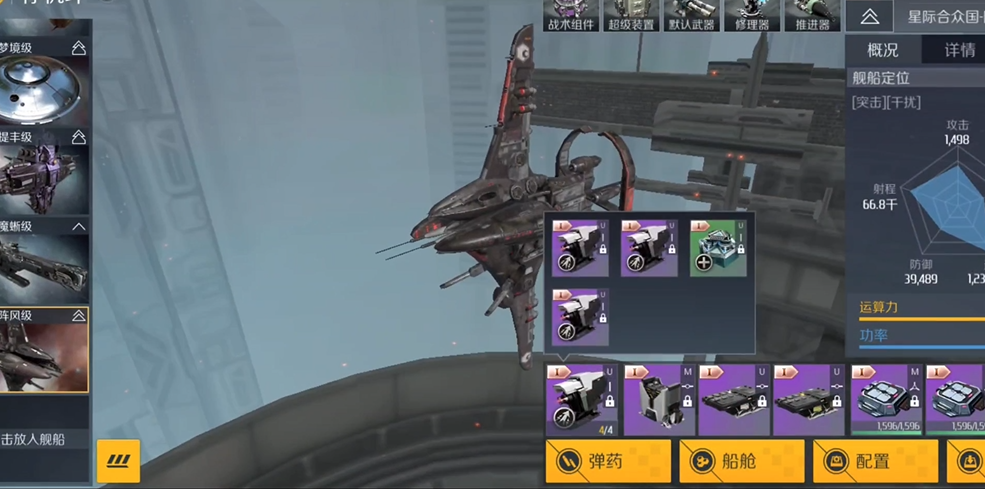
Task: Pick the 推进器 thruster category
Action: tap(811, 16)
